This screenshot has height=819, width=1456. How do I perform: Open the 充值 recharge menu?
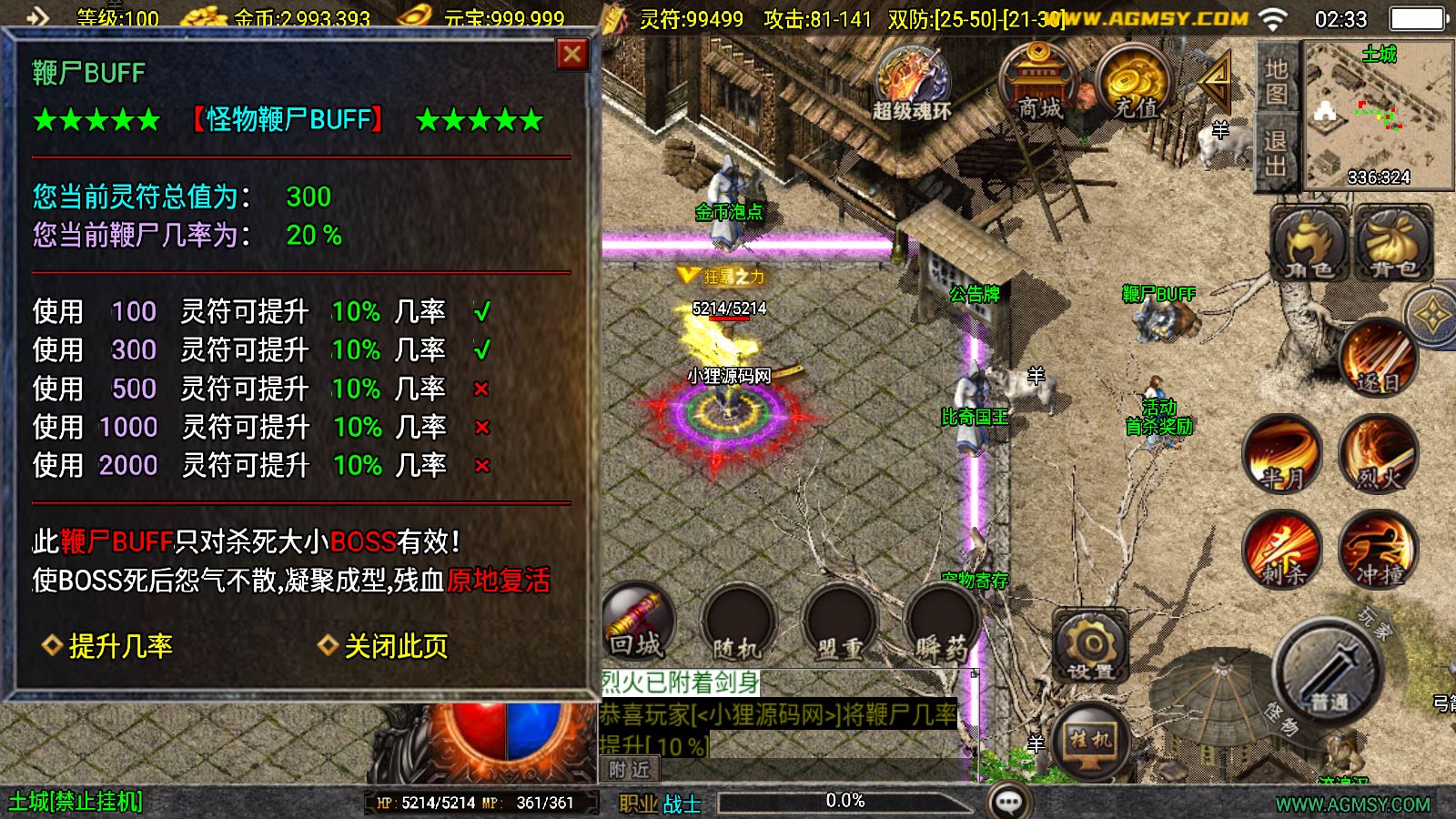pos(1136,84)
